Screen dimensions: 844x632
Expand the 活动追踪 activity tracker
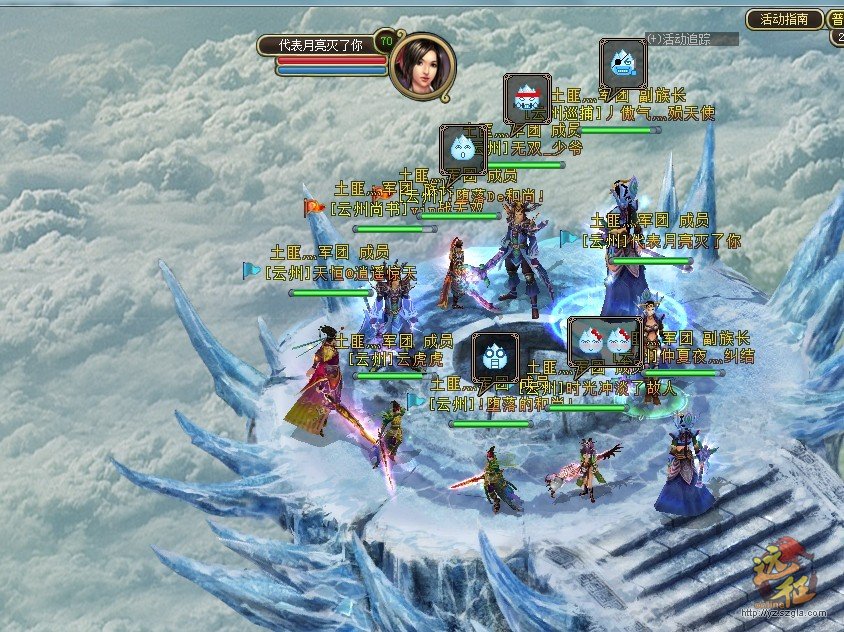[653, 39]
